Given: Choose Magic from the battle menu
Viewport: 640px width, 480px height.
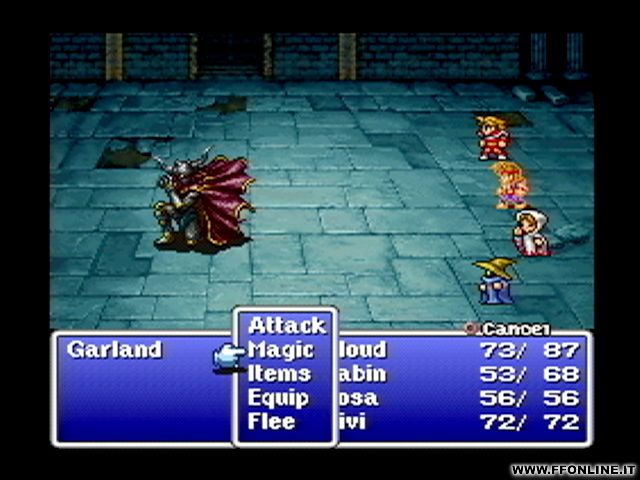Looking at the screenshot, I should click(281, 350).
